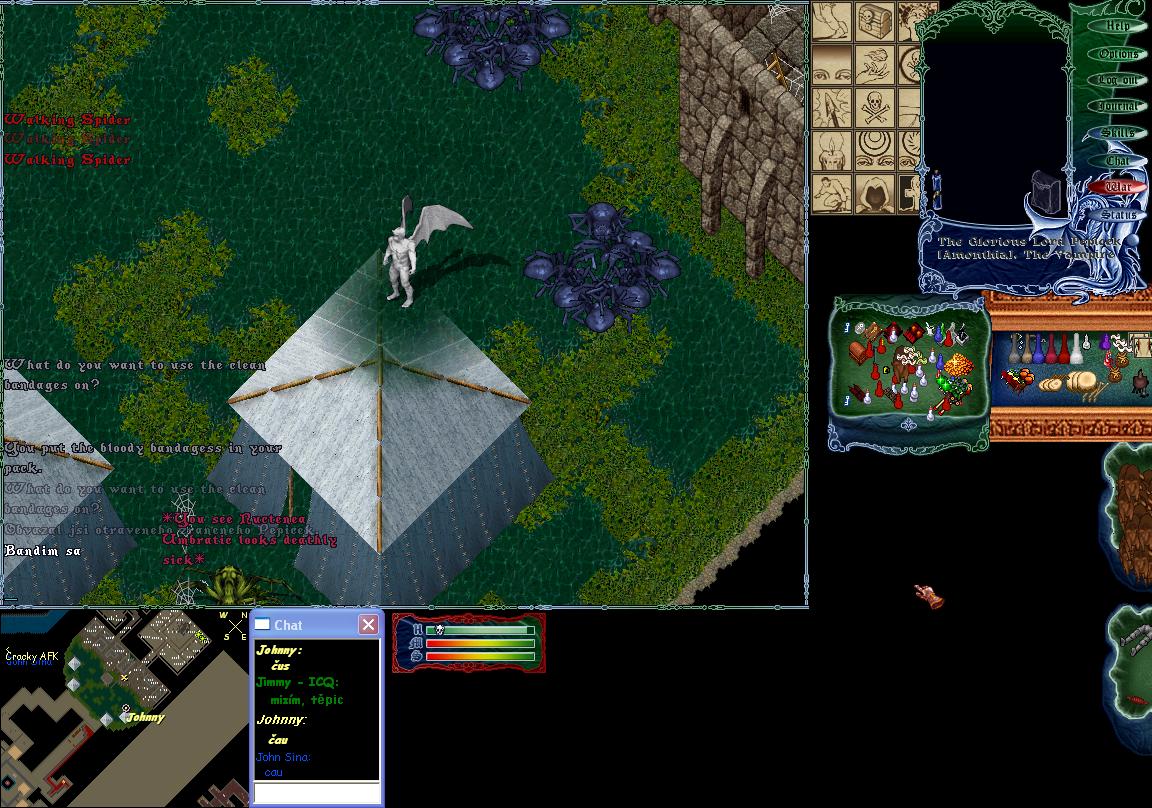Show the Skills list

click(x=1118, y=133)
